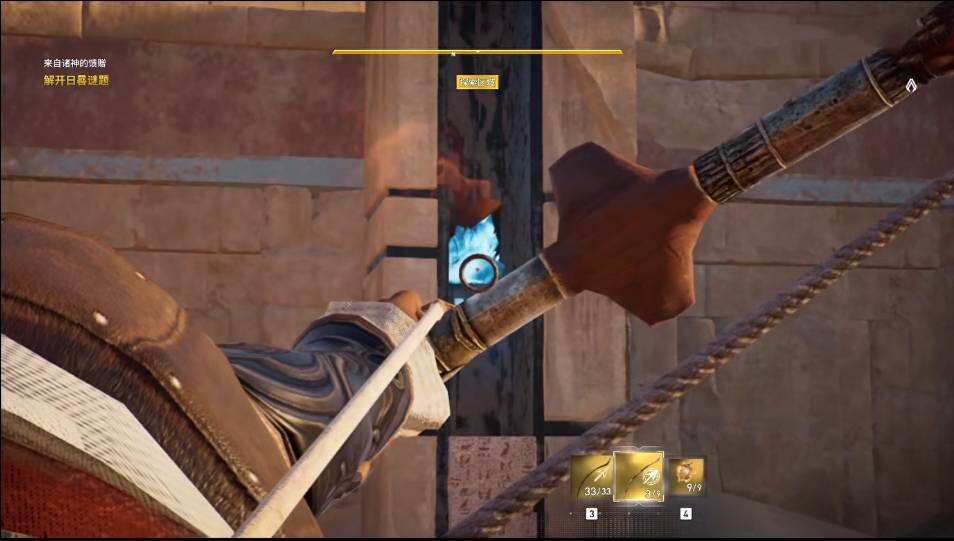Select the tool slot showing 9/9

pos(686,476)
